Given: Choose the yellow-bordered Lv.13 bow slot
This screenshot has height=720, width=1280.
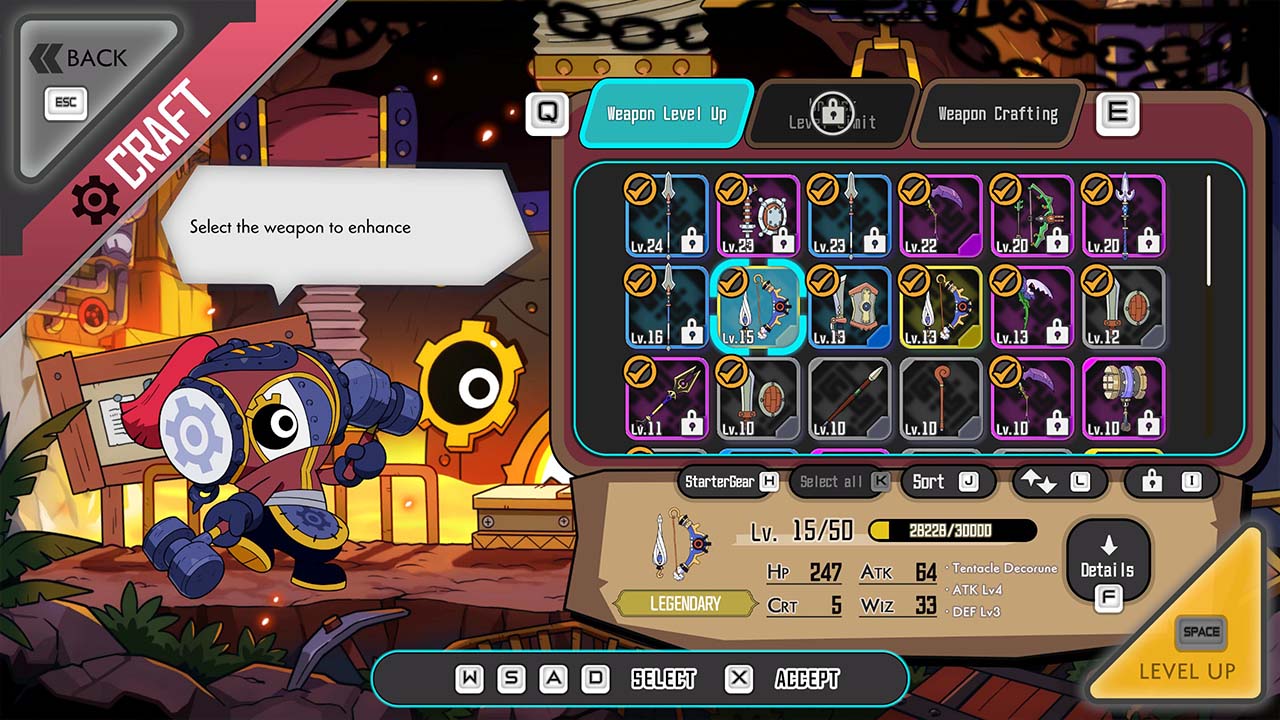Looking at the screenshot, I should [941, 307].
